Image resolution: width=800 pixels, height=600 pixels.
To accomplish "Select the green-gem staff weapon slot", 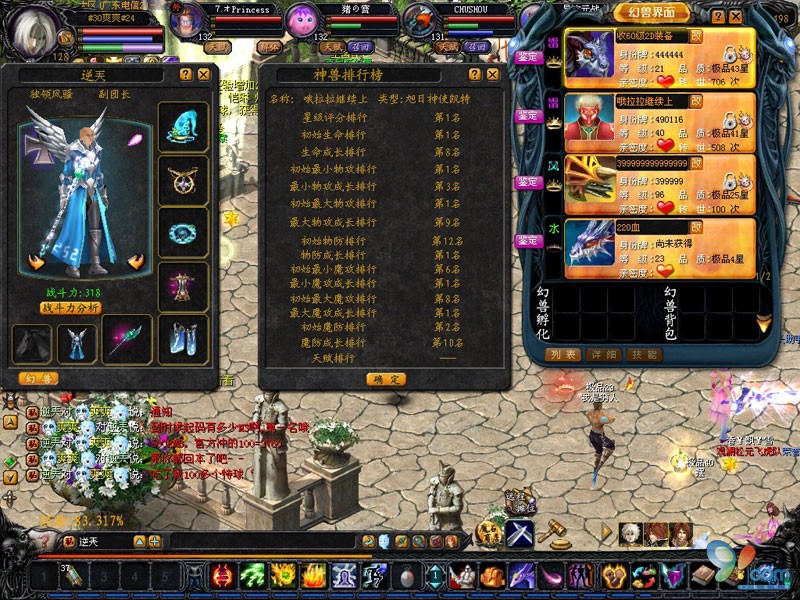I will click(x=127, y=340).
